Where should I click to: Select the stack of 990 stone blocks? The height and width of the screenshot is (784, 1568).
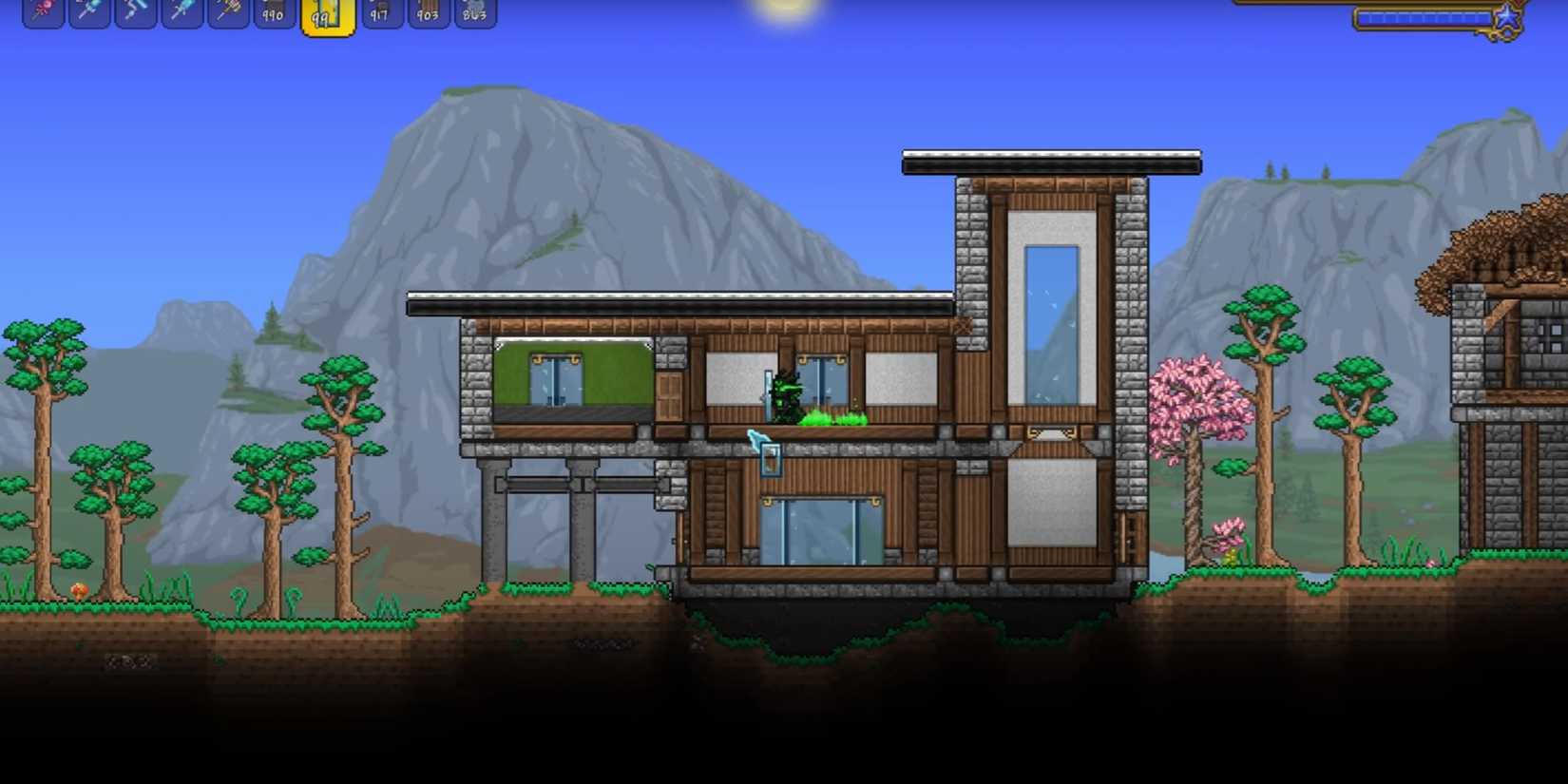pos(273,14)
